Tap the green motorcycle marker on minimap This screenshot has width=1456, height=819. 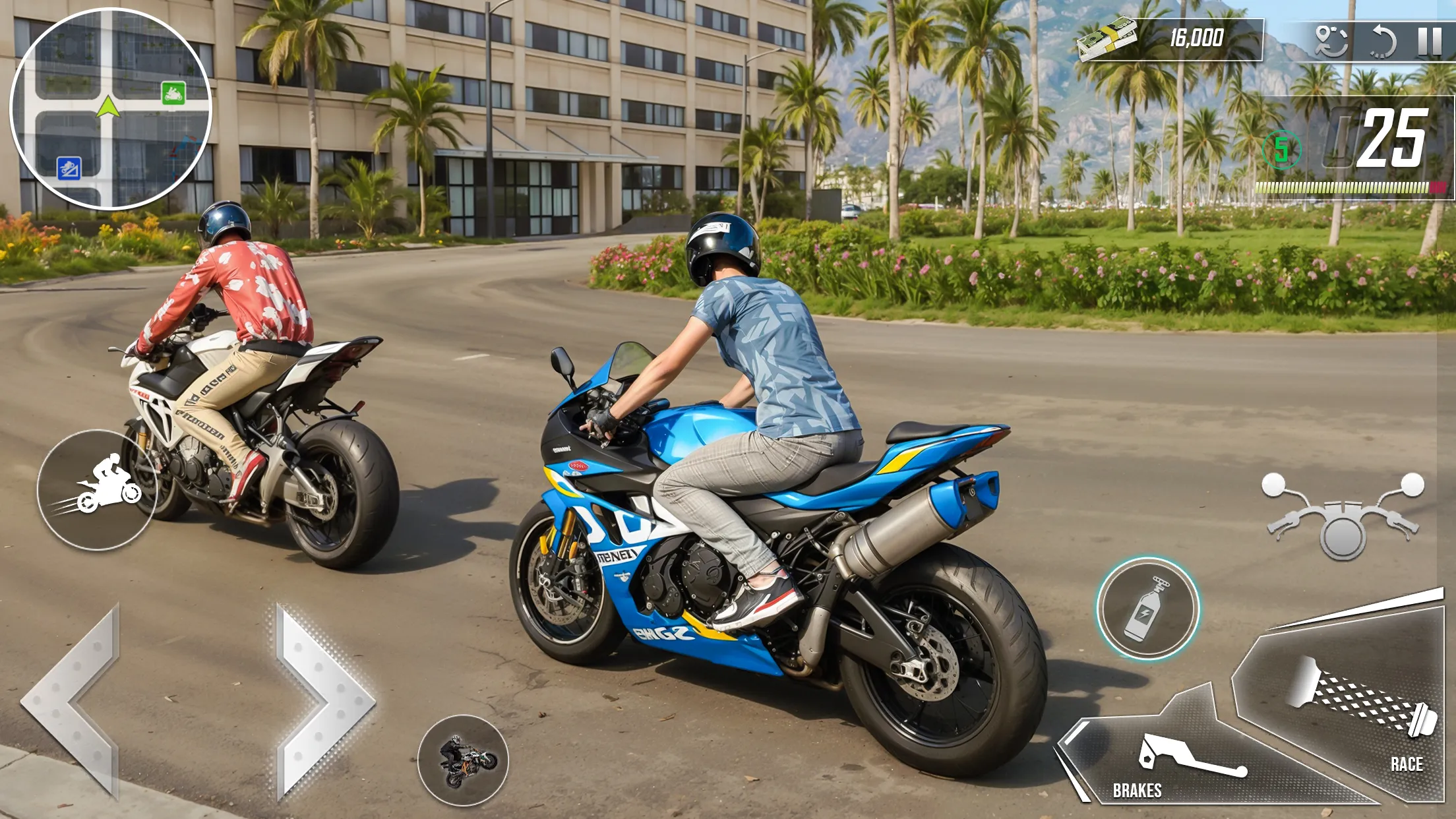coord(173,94)
